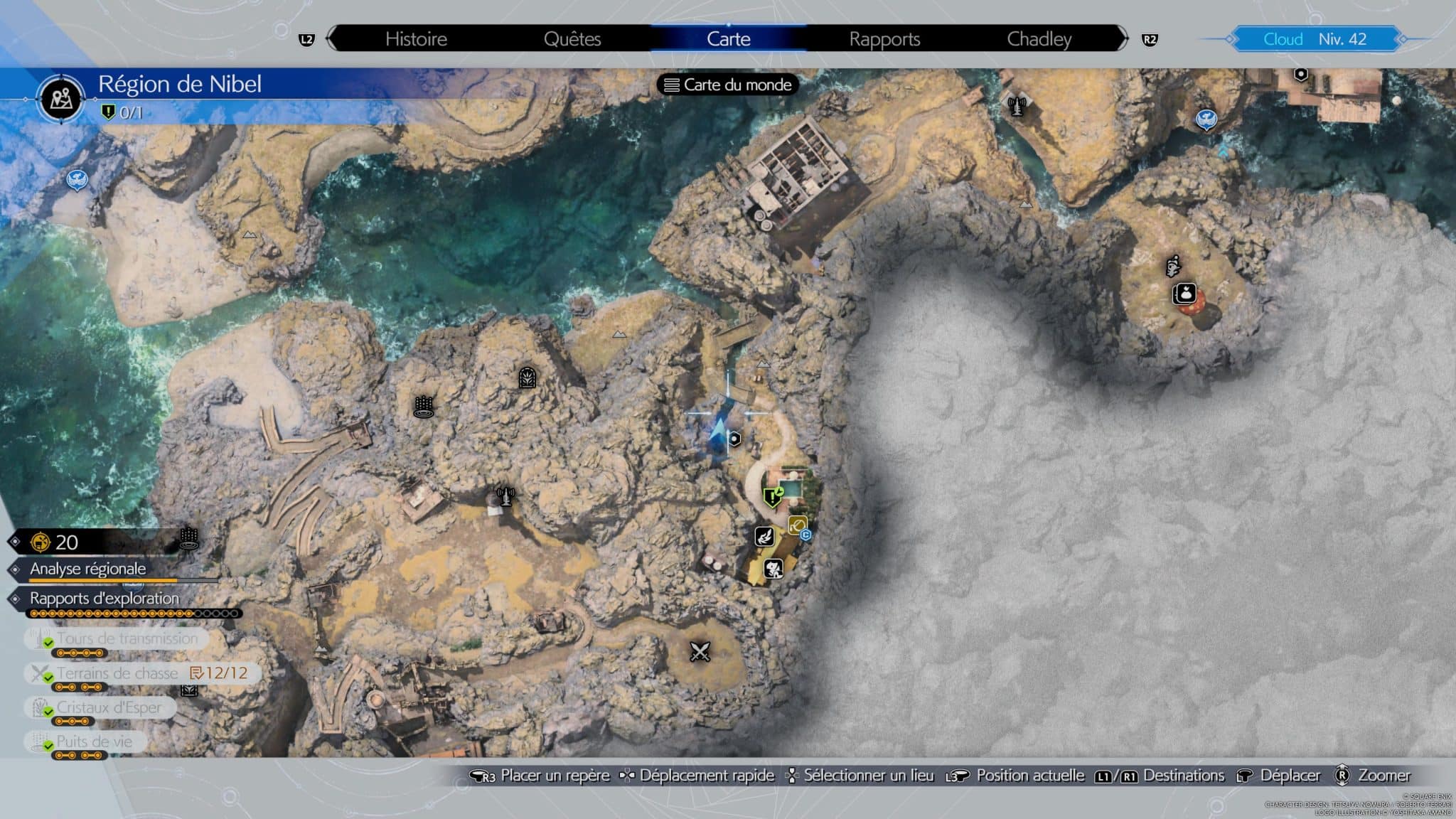
Task: Open the lifespring ripple icon on the cliffs
Action: pos(424,405)
